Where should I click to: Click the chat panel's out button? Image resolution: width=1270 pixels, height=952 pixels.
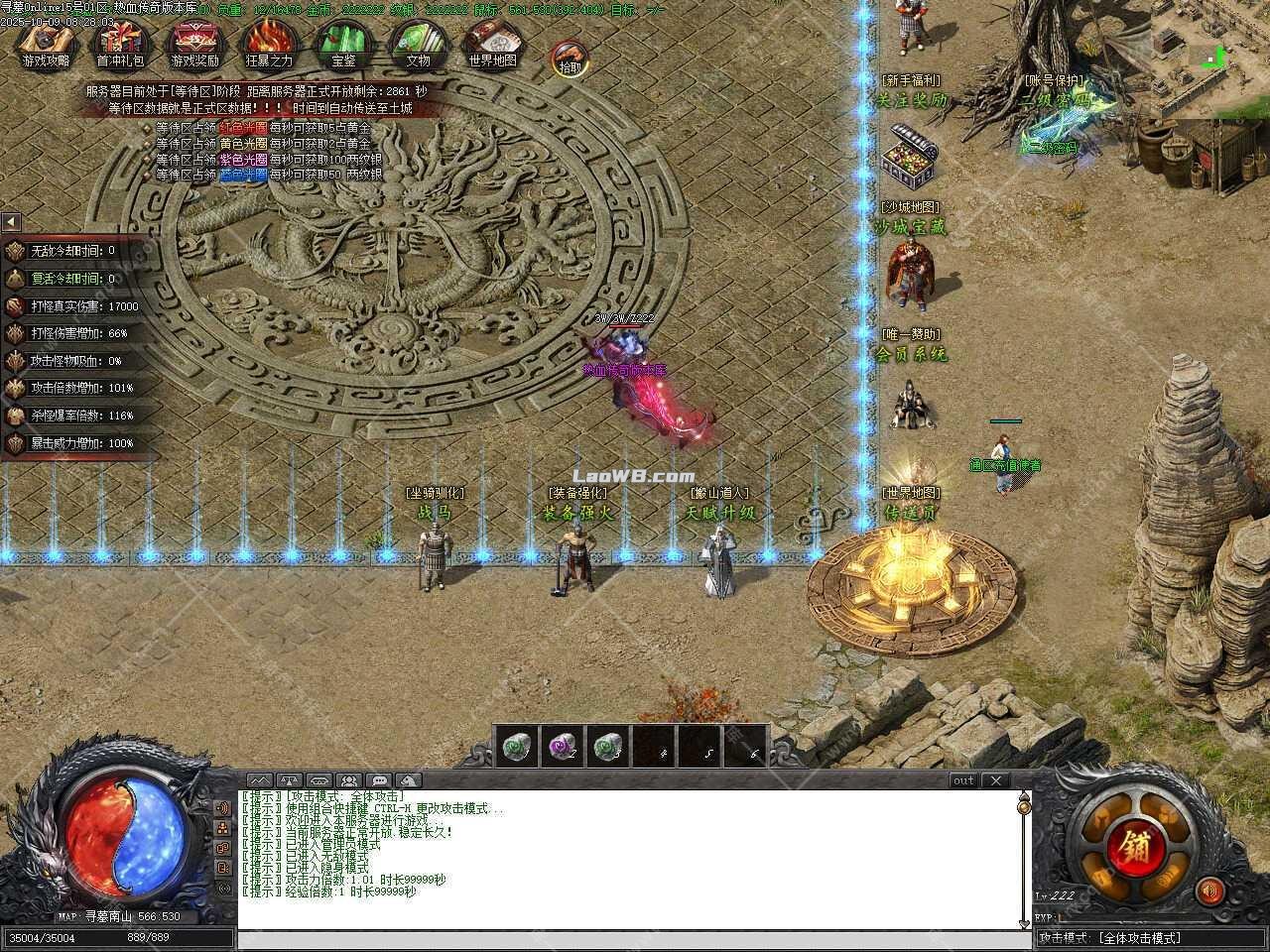[x=963, y=780]
